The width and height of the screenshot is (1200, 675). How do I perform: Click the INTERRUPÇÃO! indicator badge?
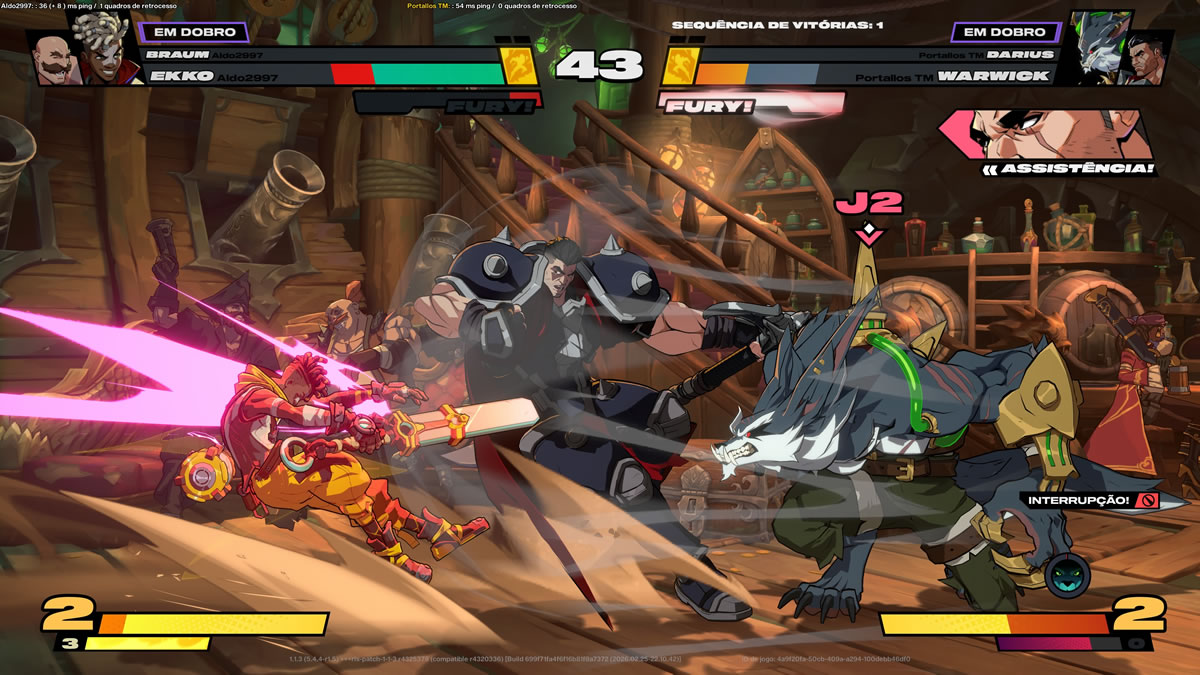click(x=1092, y=499)
